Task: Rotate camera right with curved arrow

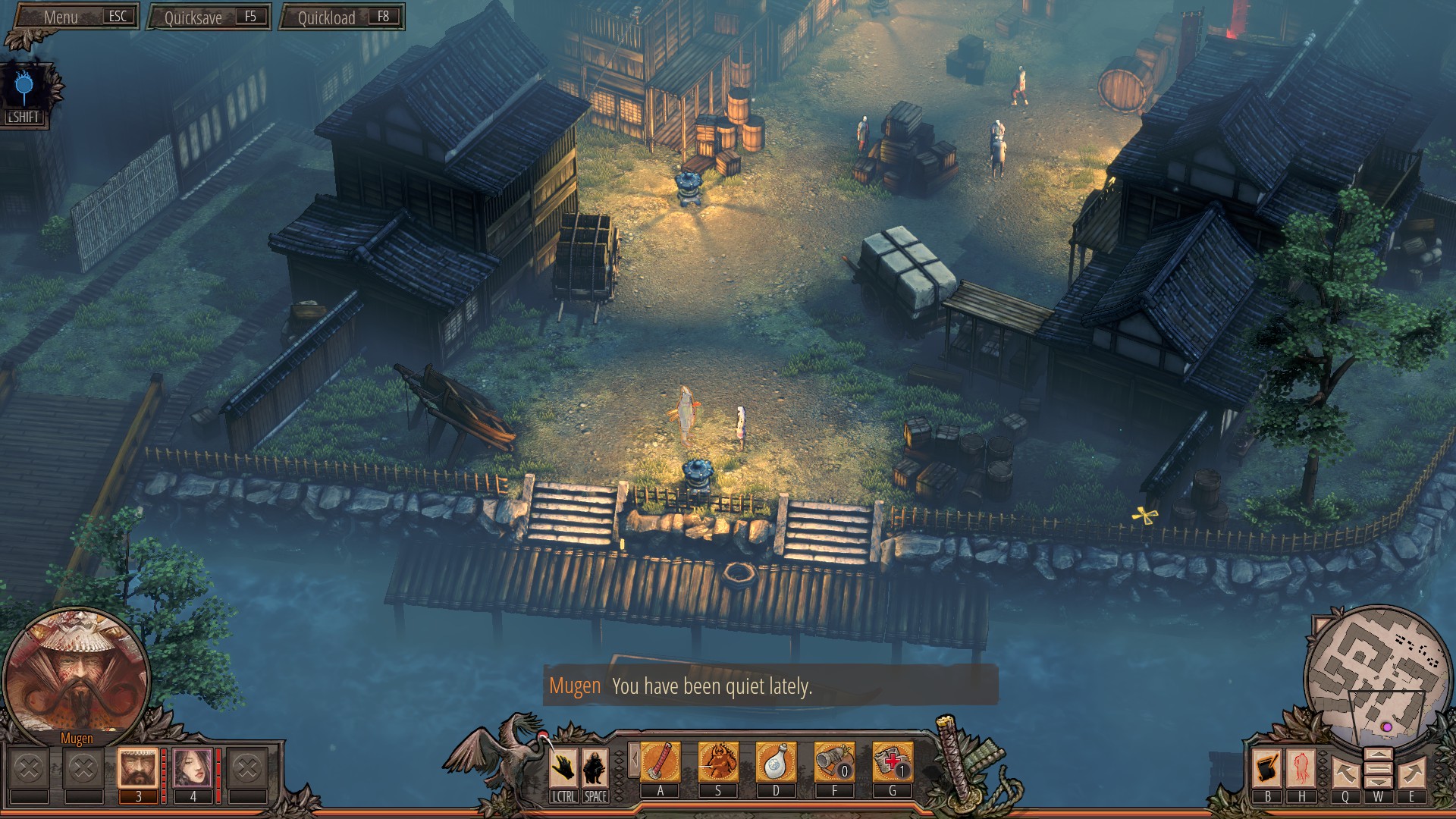Action: point(1411,773)
